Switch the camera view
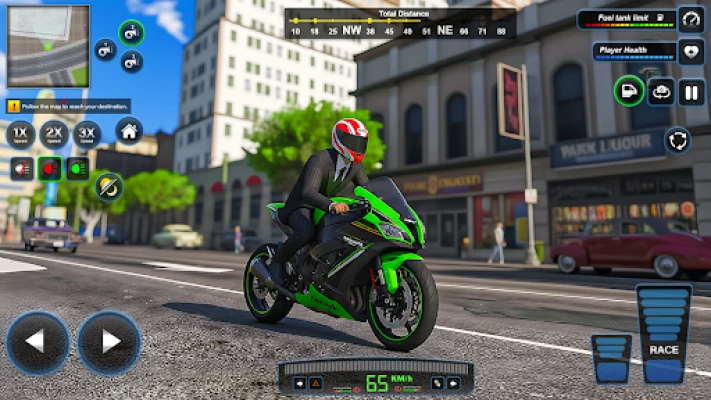Screen dimensions: 711x400 (x=661, y=92)
